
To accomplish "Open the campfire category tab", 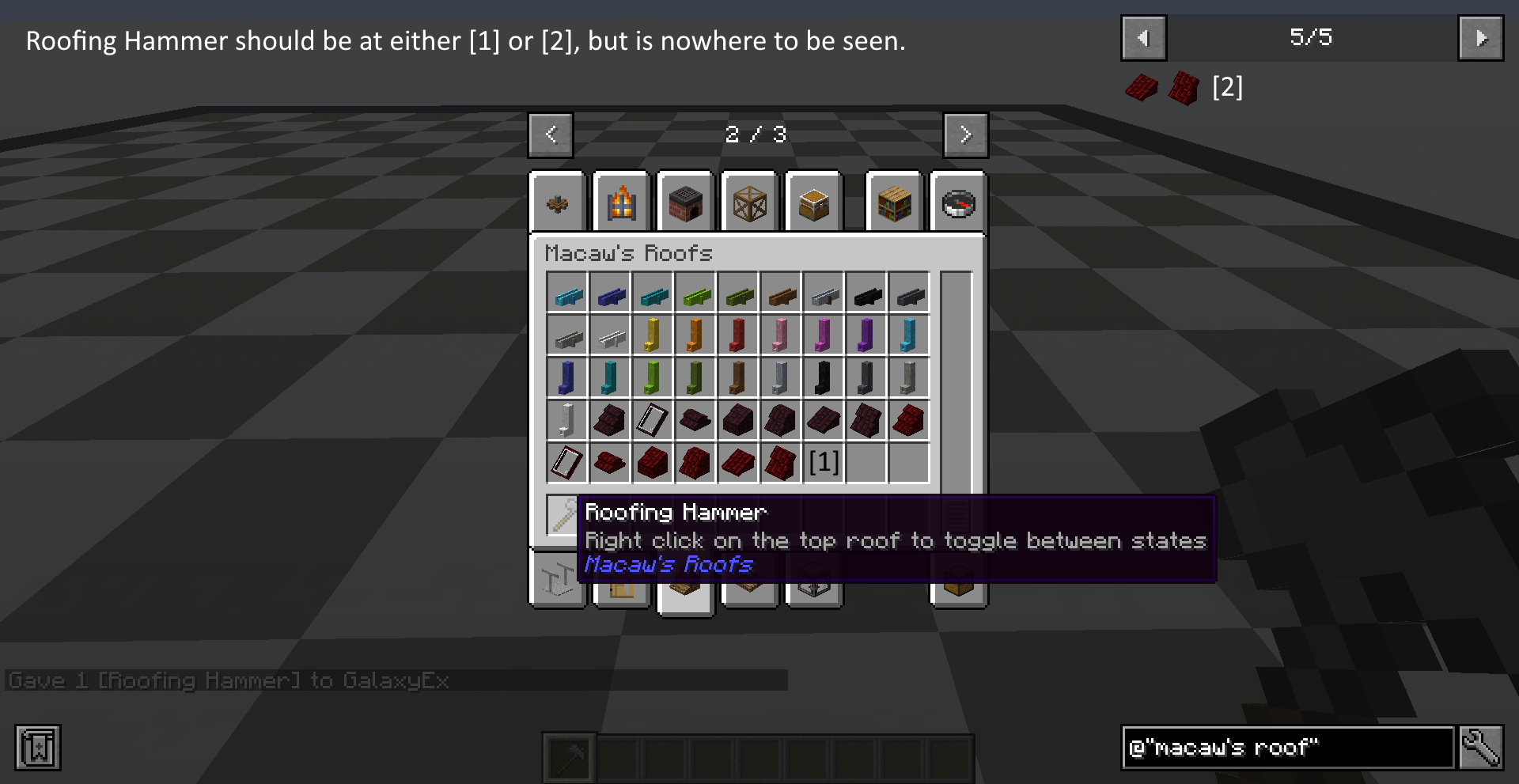I will 622,203.
